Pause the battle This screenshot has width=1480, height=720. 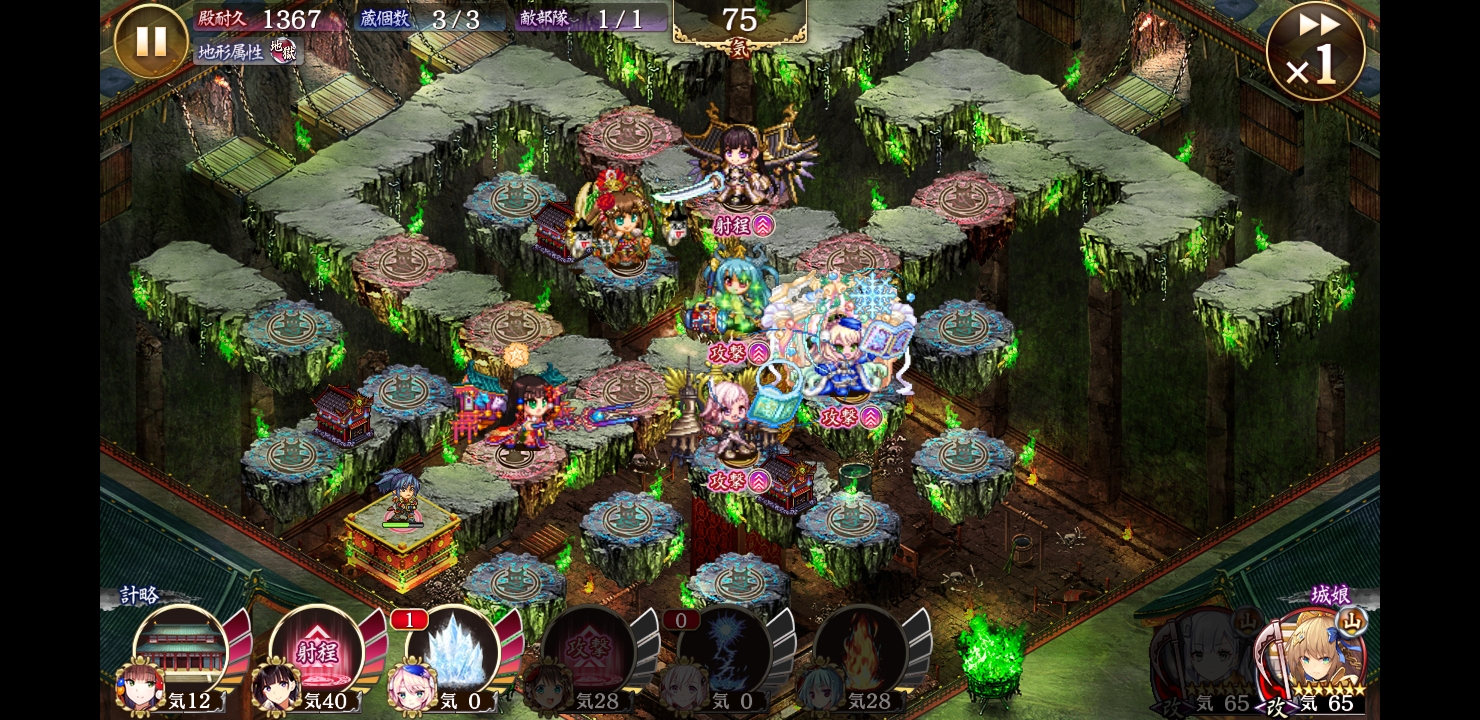click(151, 41)
